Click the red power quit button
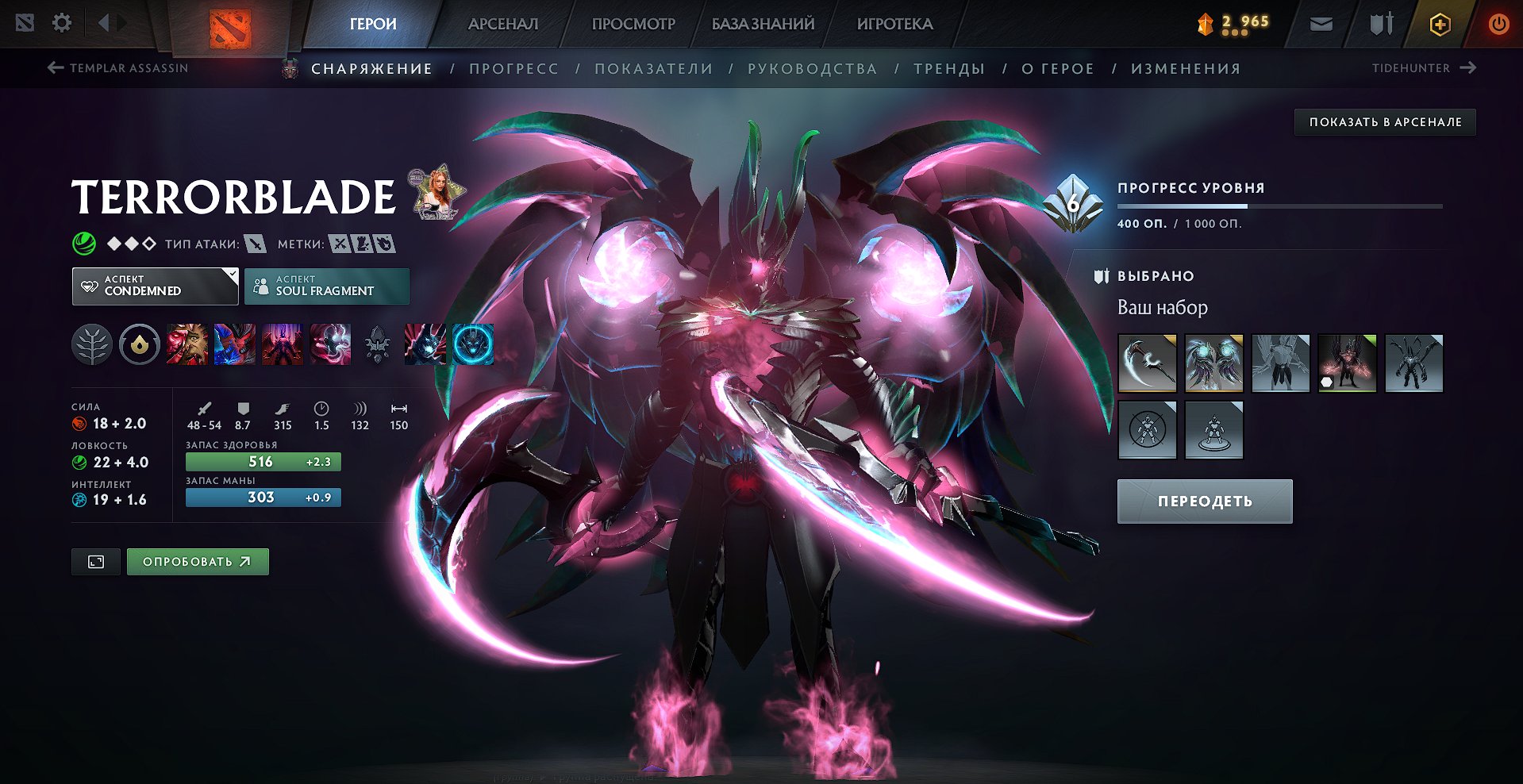Viewport: 1523px width, 784px height. 1498,24
